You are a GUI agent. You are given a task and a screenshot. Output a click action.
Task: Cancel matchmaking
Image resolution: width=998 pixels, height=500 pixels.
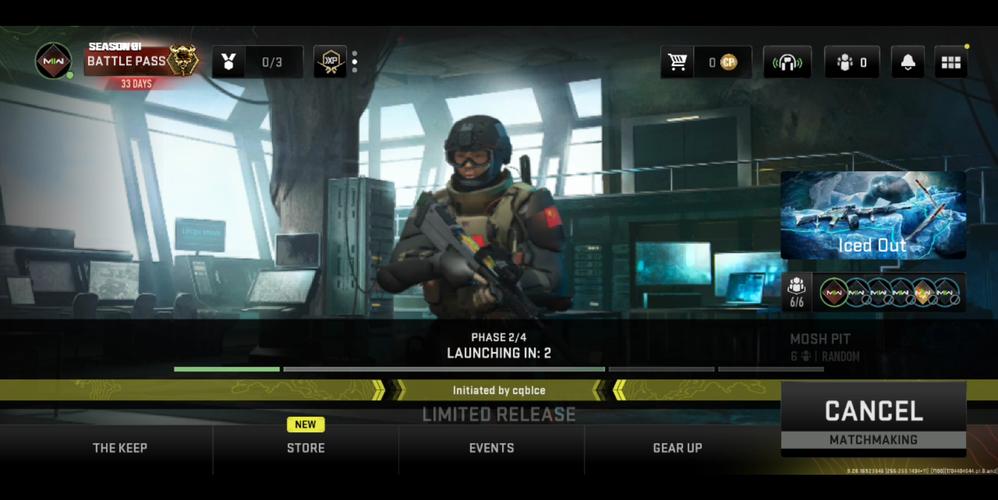873,419
